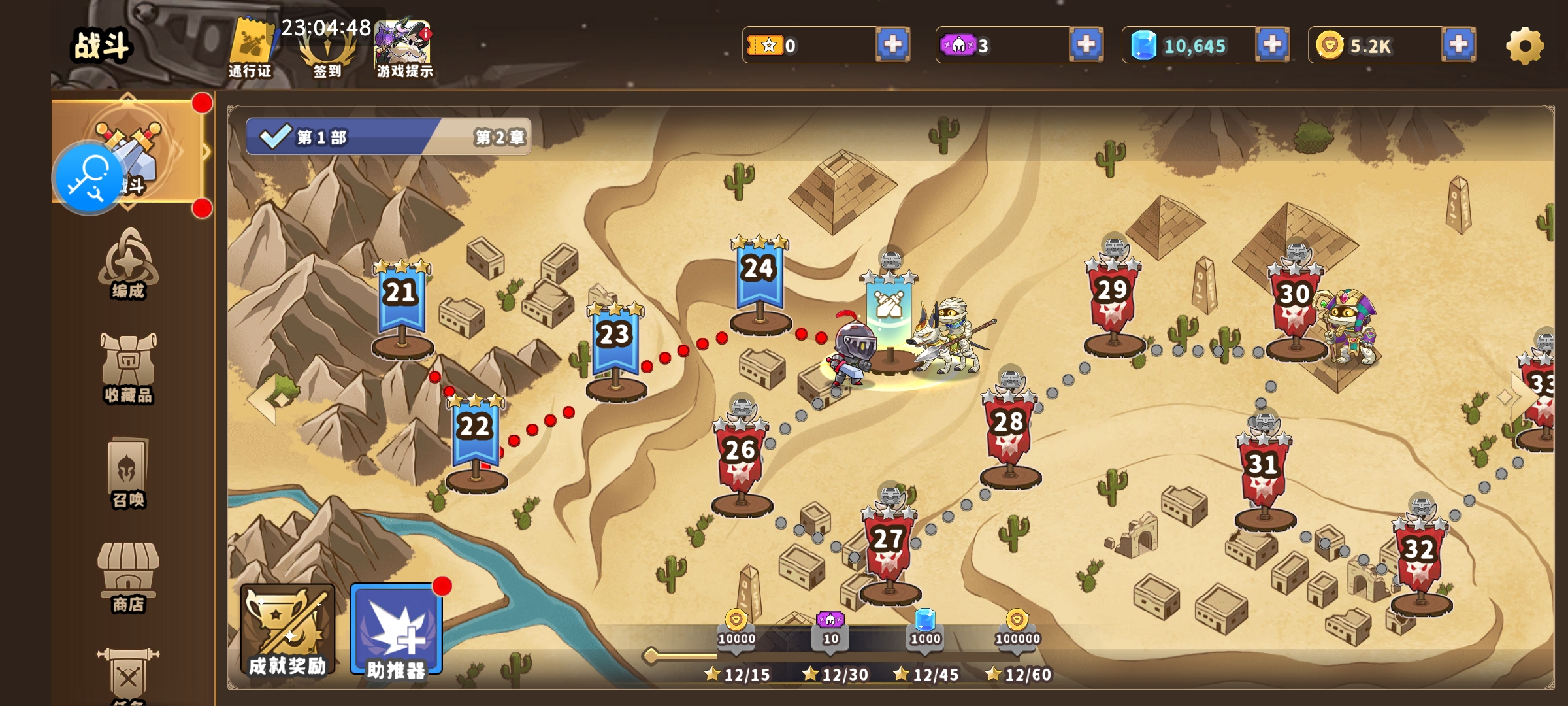
Task: Claim the 12/15 star reward of 10000 coins
Action: click(736, 630)
